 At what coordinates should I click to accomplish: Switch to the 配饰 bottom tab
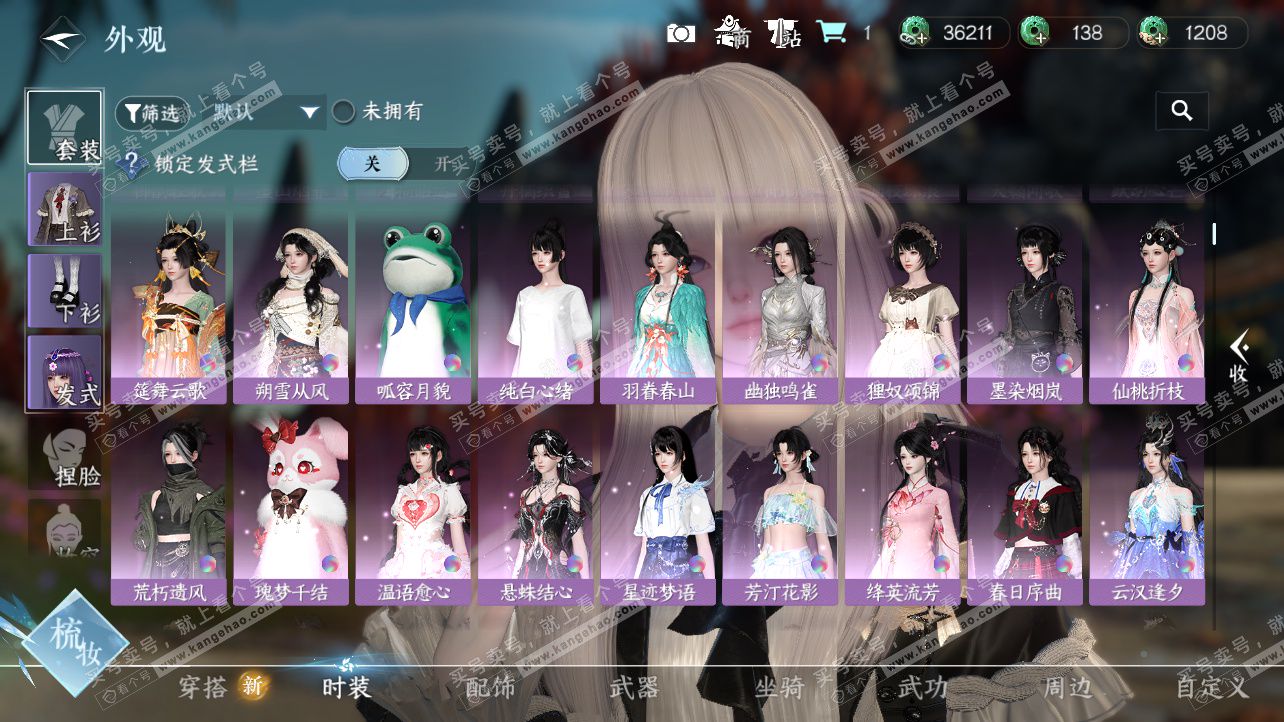pos(491,688)
